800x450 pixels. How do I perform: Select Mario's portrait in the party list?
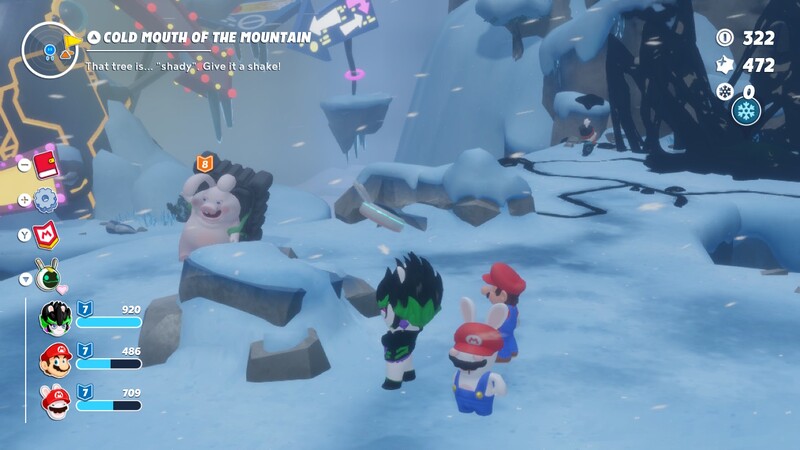54,359
